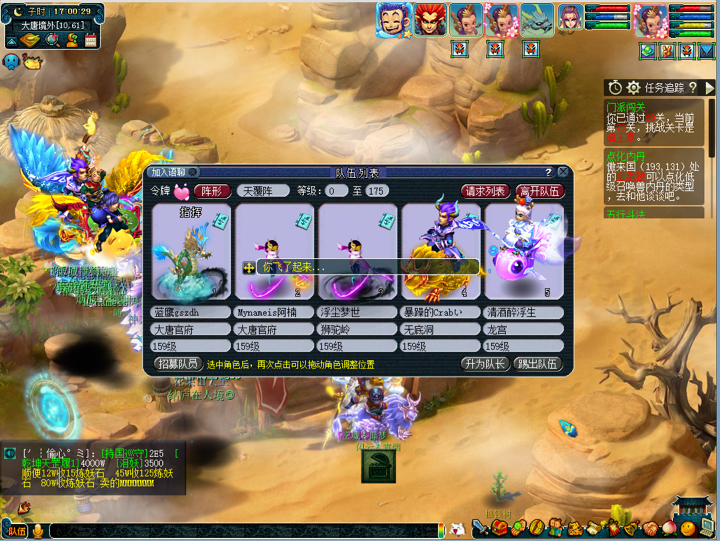Click the orange smiley face icon in bottom bar
This screenshot has height=541, width=720.
(688, 526)
